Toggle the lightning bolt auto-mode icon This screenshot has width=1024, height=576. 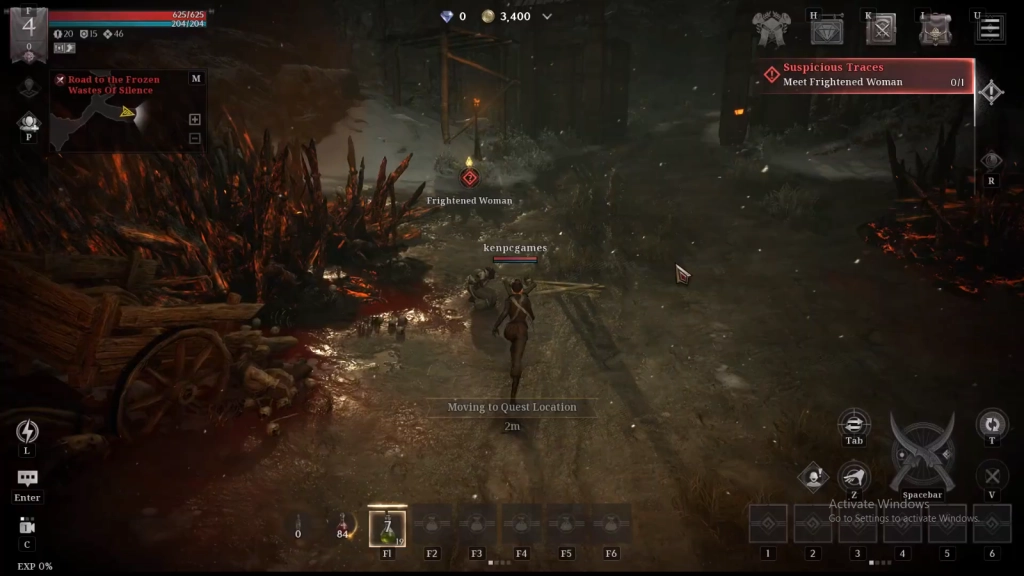click(x=27, y=431)
